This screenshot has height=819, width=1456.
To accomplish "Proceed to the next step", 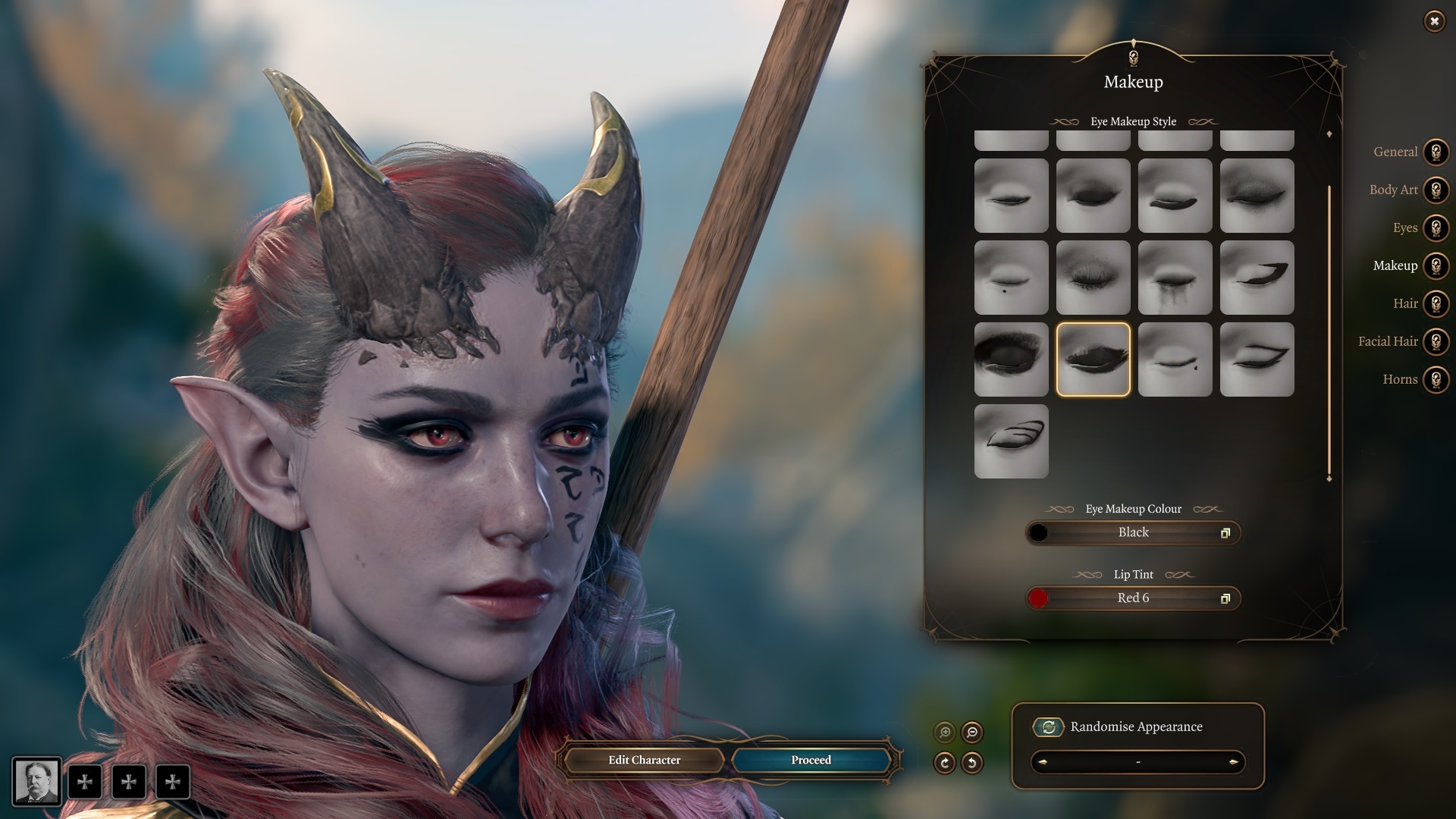I will (x=811, y=760).
